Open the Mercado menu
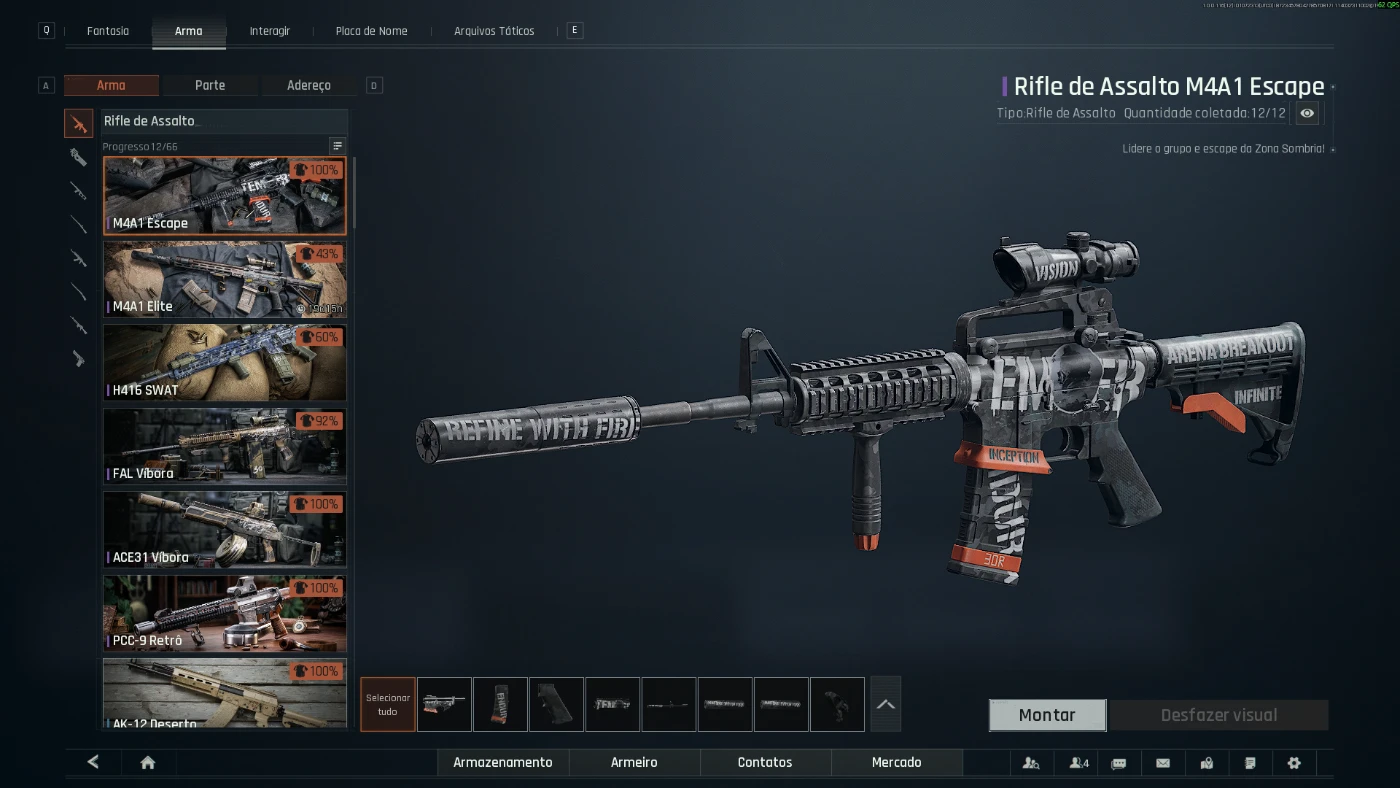1400x788 pixels. 896,762
